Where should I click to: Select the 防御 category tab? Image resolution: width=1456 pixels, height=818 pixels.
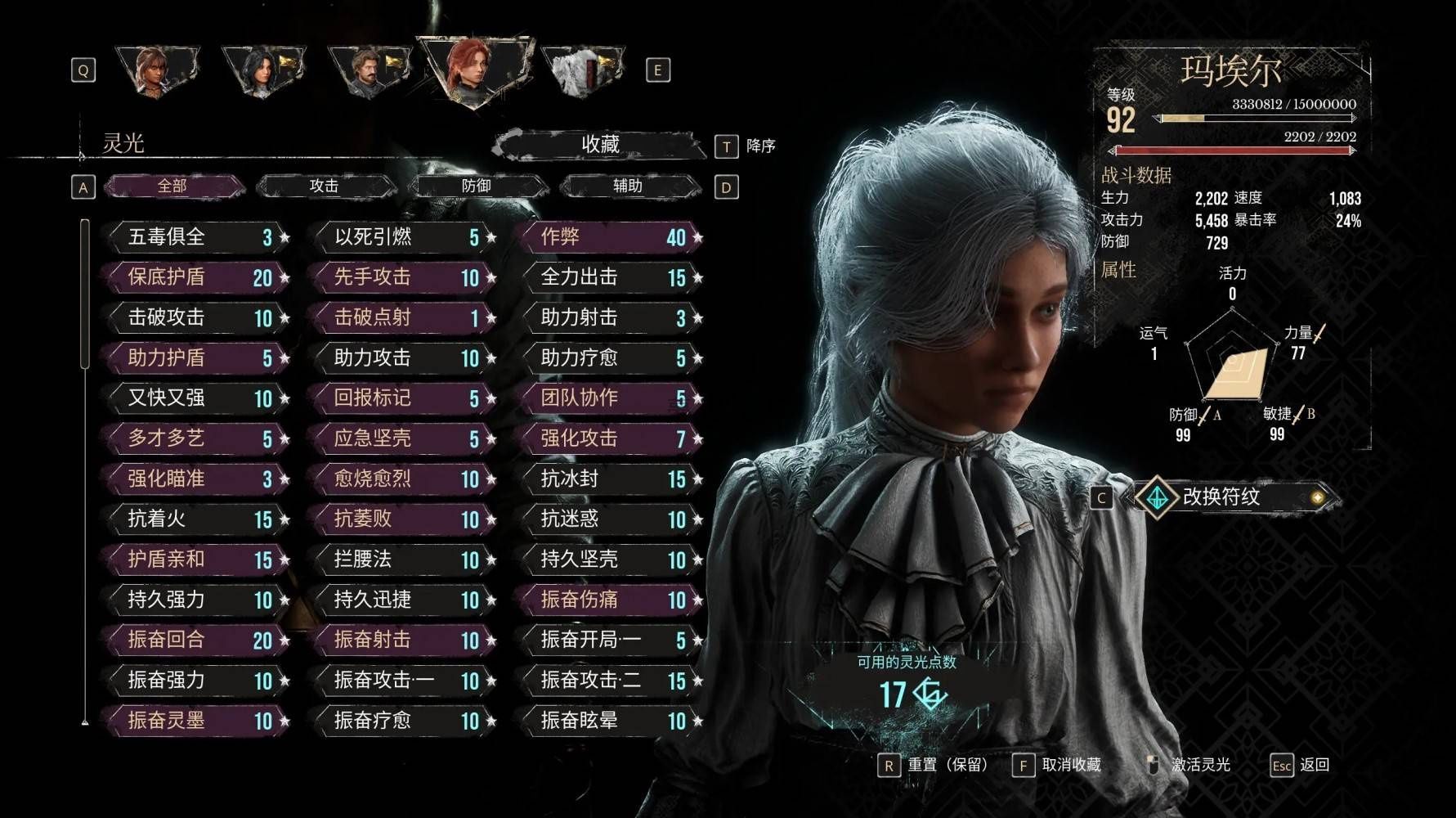pos(477,187)
